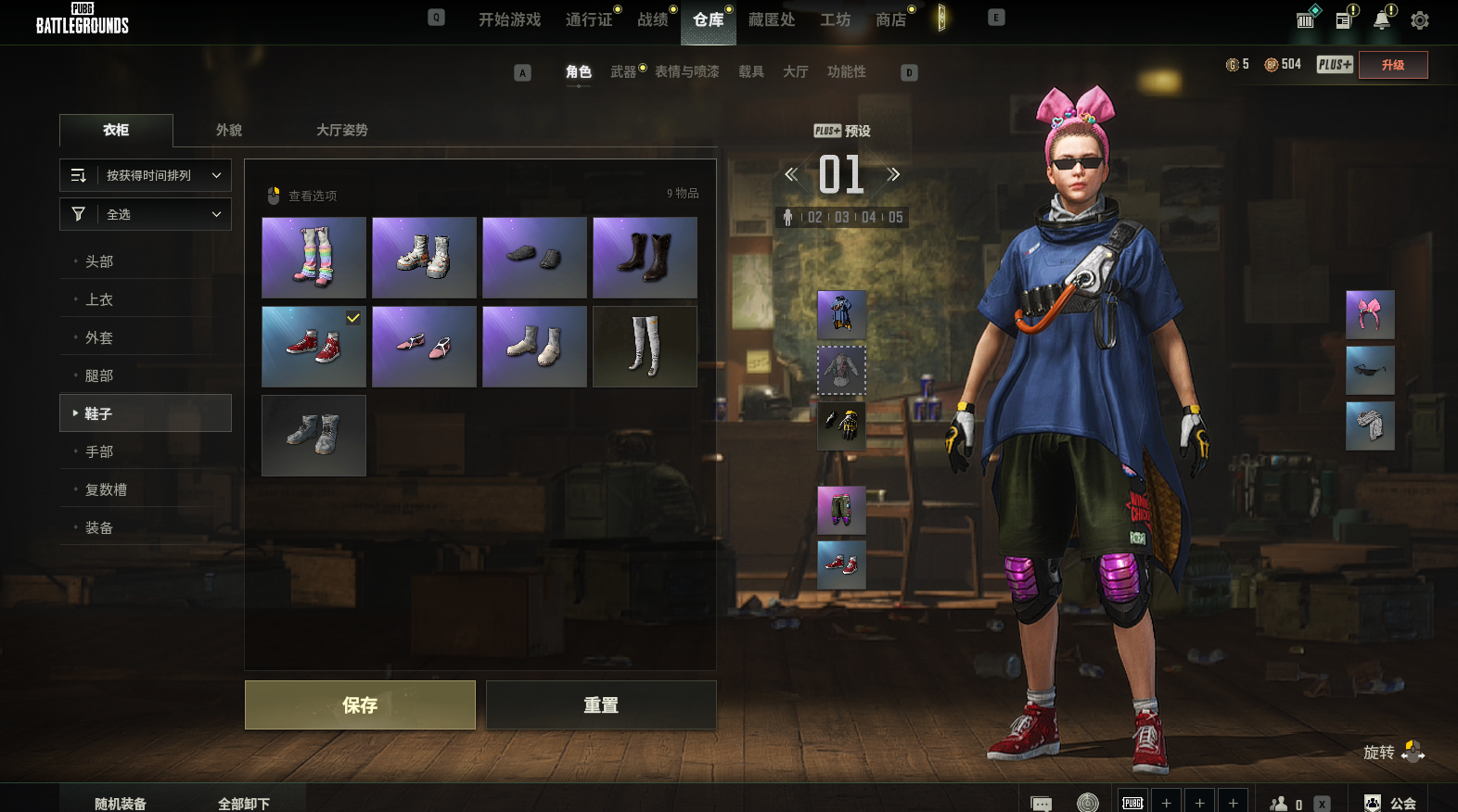This screenshot has width=1458, height=812.
Task: Open the 开始游戏 start game menu
Action: pyautogui.click(x=509, y=19)
